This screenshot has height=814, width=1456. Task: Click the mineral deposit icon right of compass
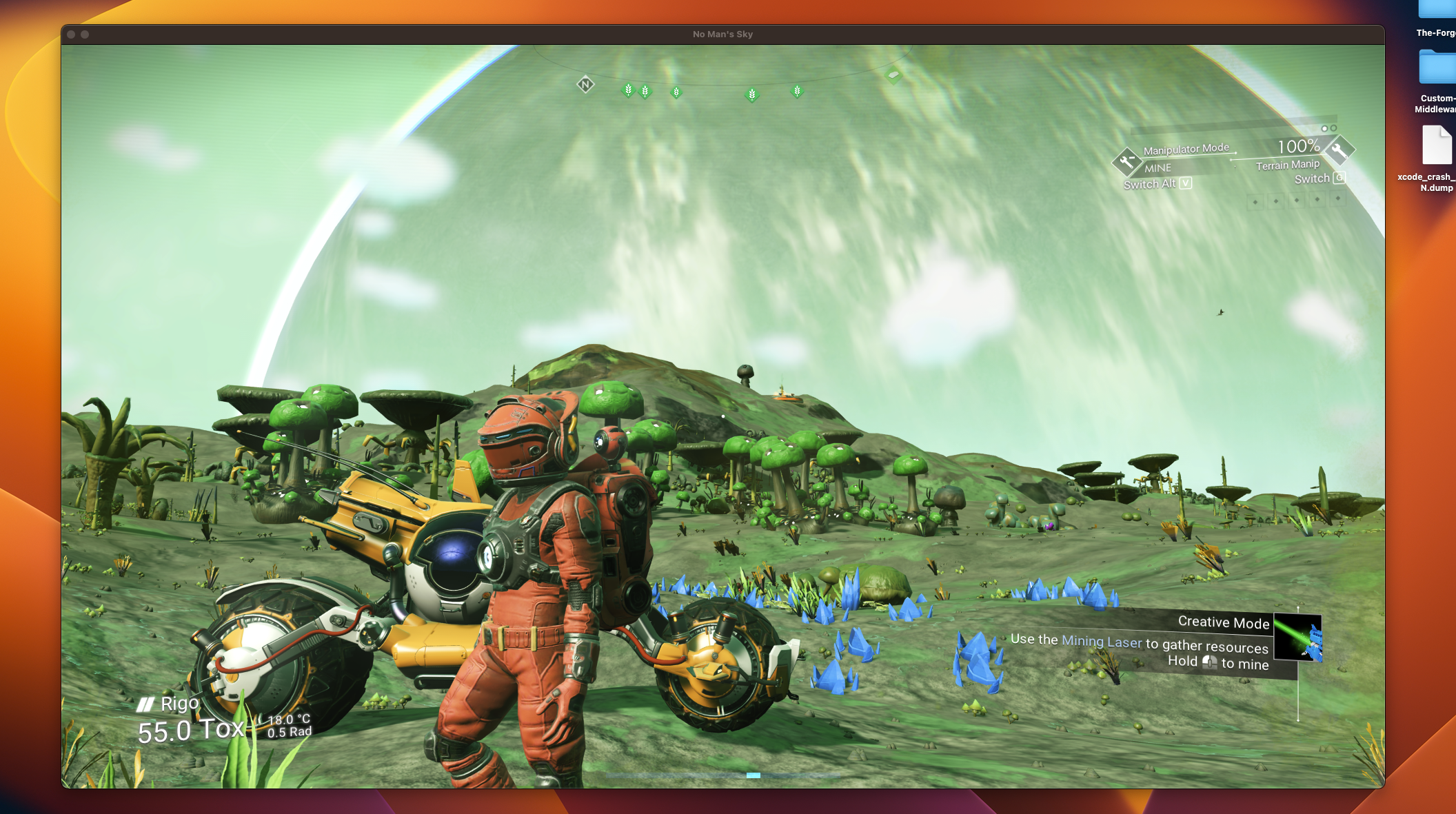pos(892,76)
